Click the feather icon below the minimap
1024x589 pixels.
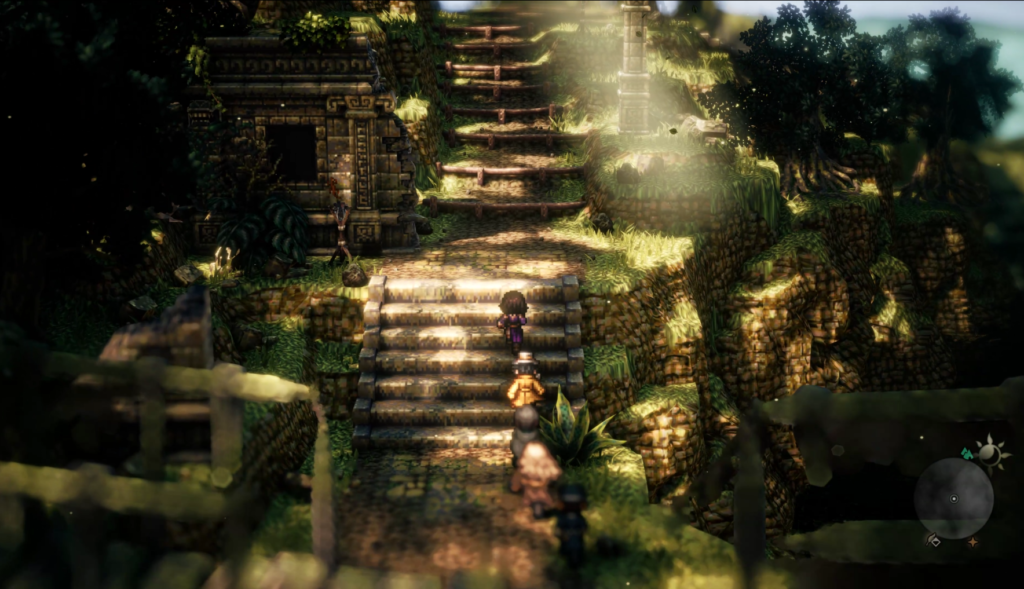coord(933,540)
